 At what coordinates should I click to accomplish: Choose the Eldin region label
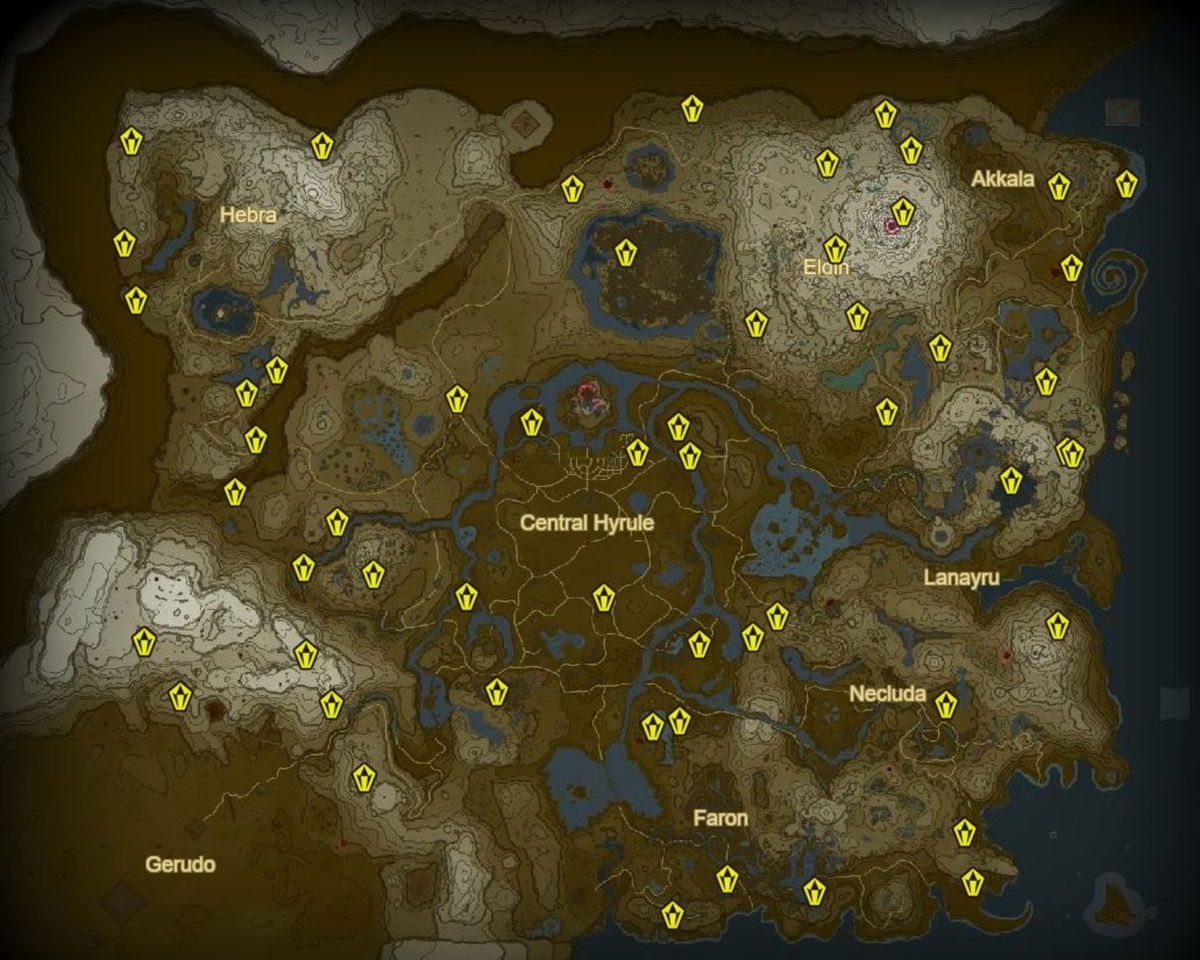click(x=826, y=268)
